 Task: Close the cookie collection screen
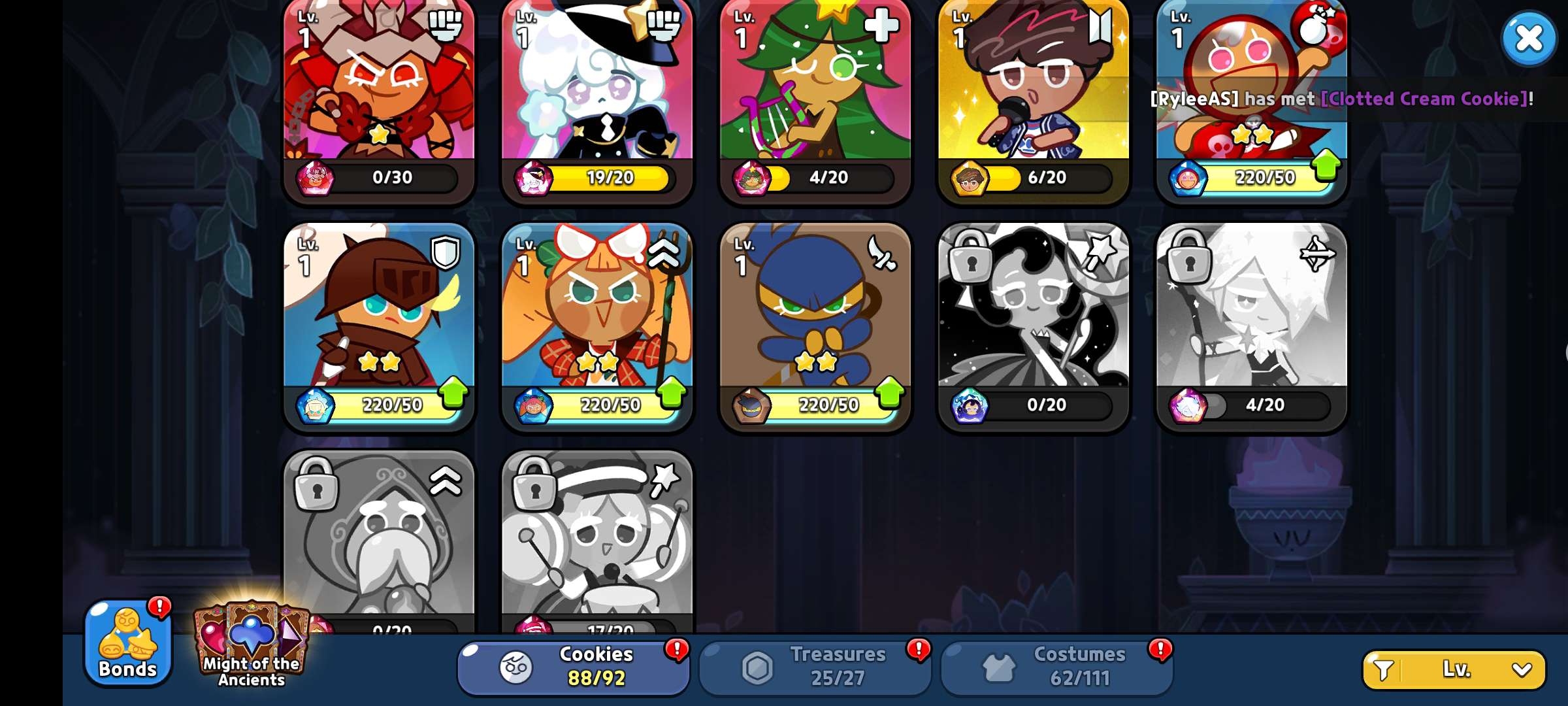[x=1528, y=39]
